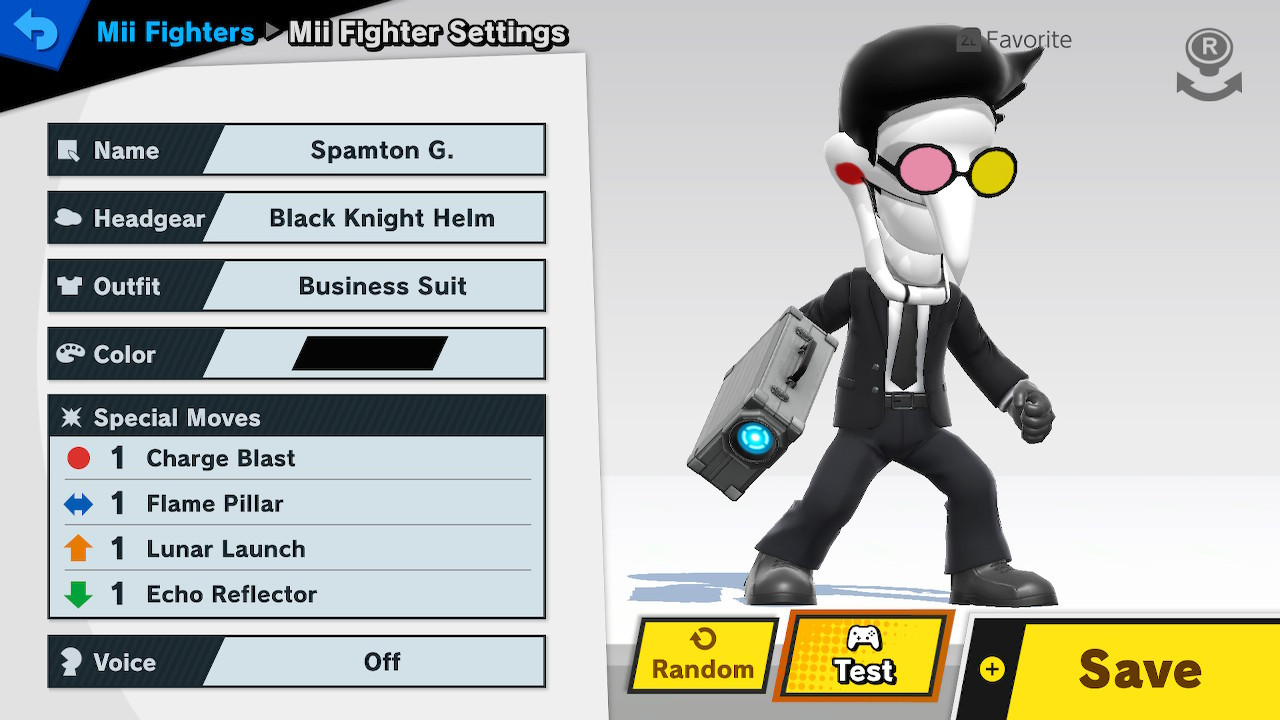Open the Outfit selection showing Business Suit
Viewport: 1280px width, 720px height.
pos(382,286)
